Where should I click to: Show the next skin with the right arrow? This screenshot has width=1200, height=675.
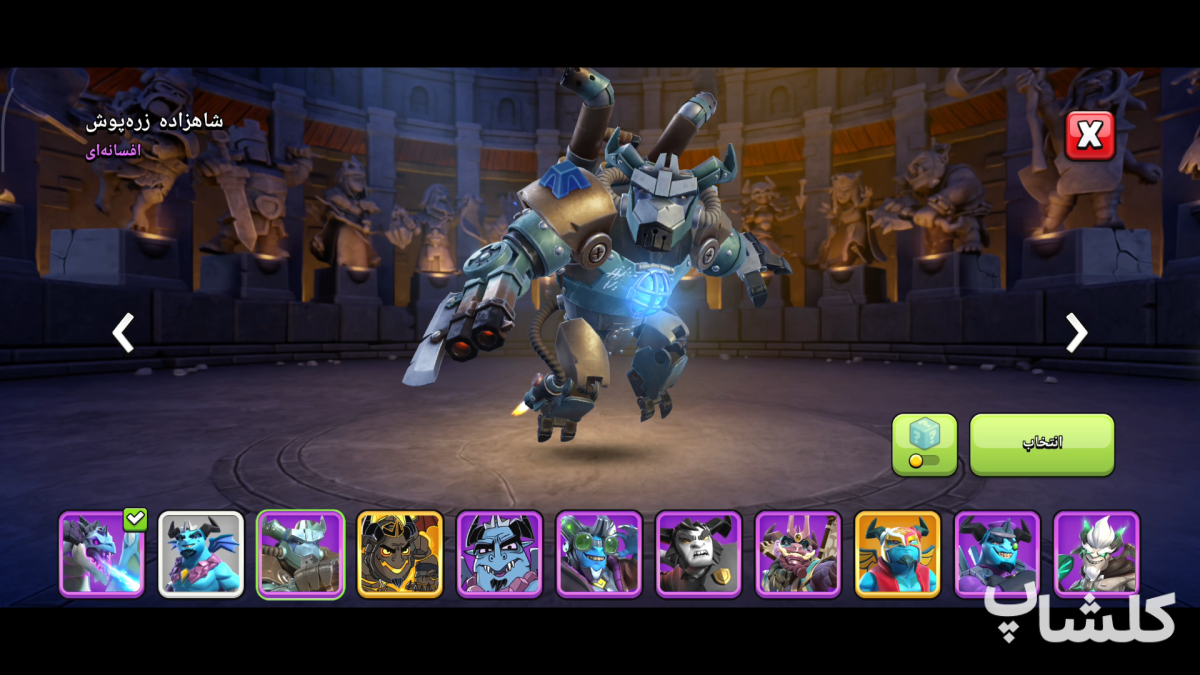1076,333
